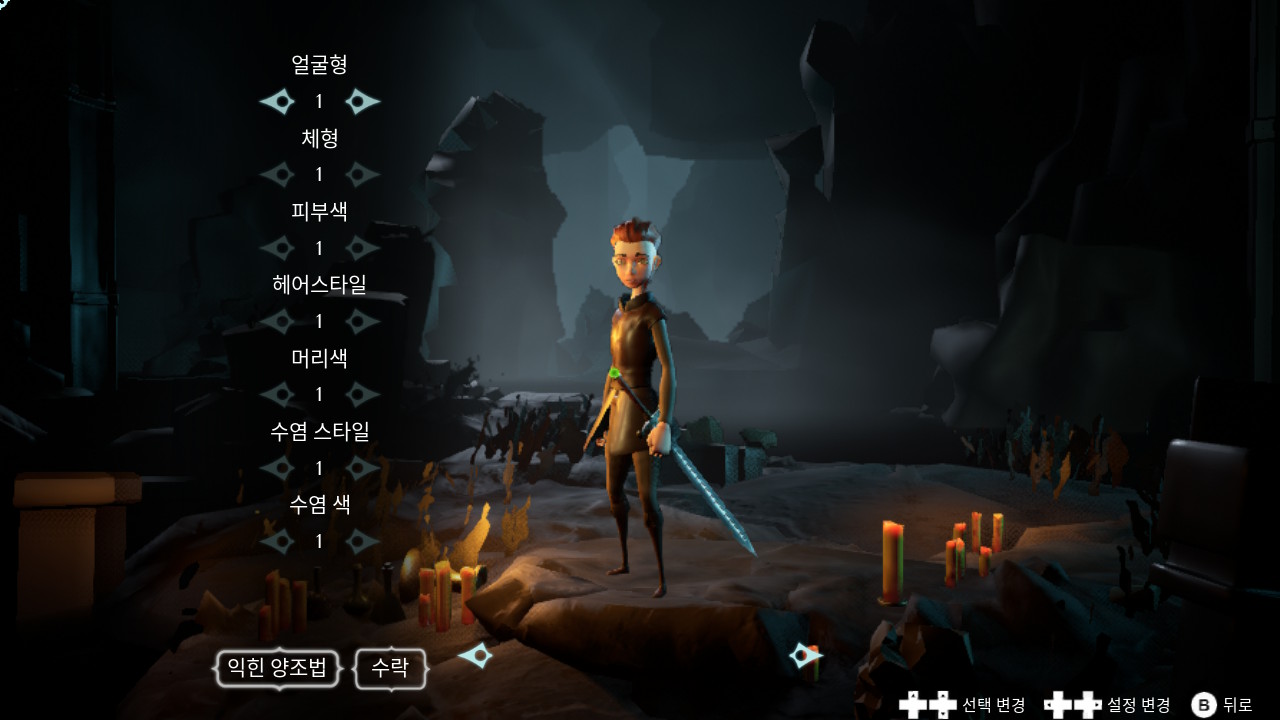Choose previous body type (체형)
The image size is (1280, 720).
pos(278,174)
